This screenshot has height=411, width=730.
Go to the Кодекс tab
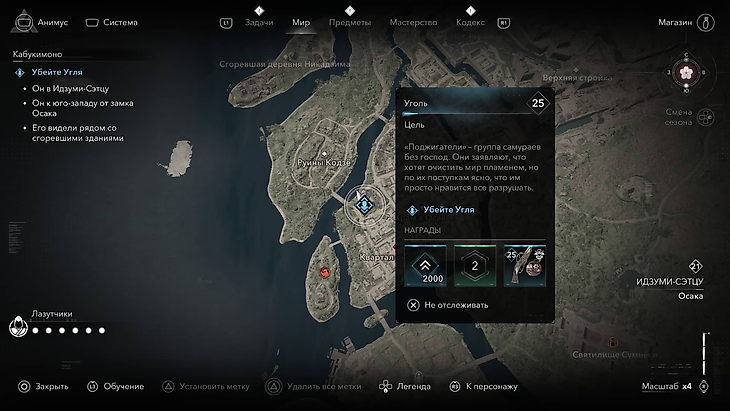click(470, 22)
